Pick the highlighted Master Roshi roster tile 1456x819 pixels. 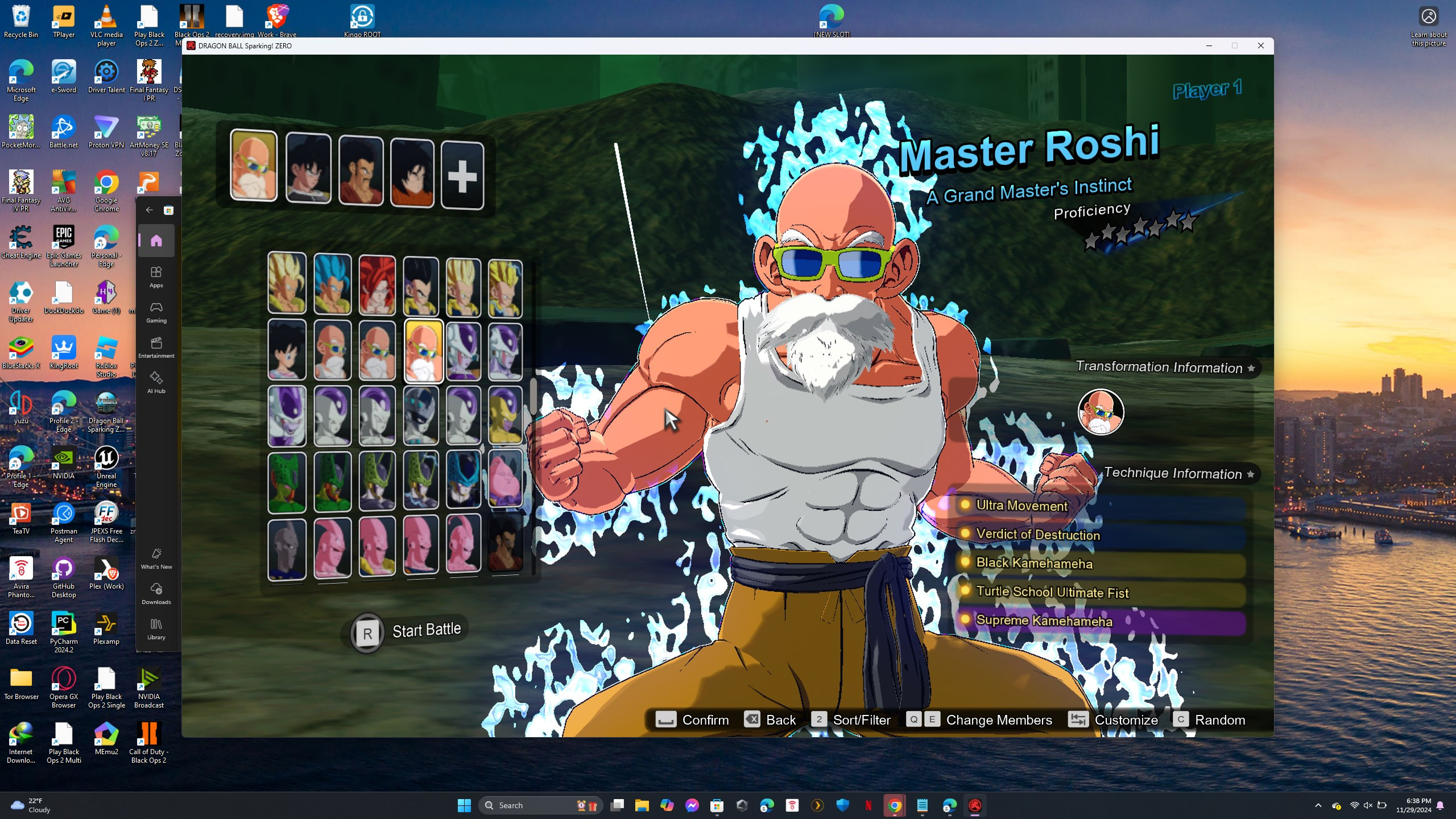coord(423,350)
